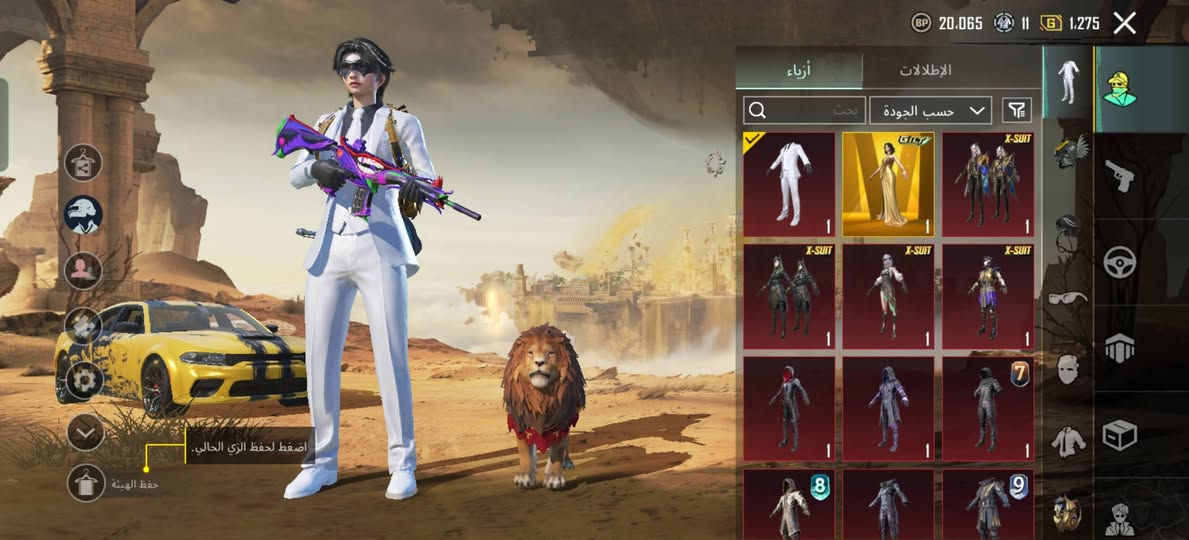Open the crate box category
The height and width of the screenshot is (540, 1189).
click(x=1119, y=435)
